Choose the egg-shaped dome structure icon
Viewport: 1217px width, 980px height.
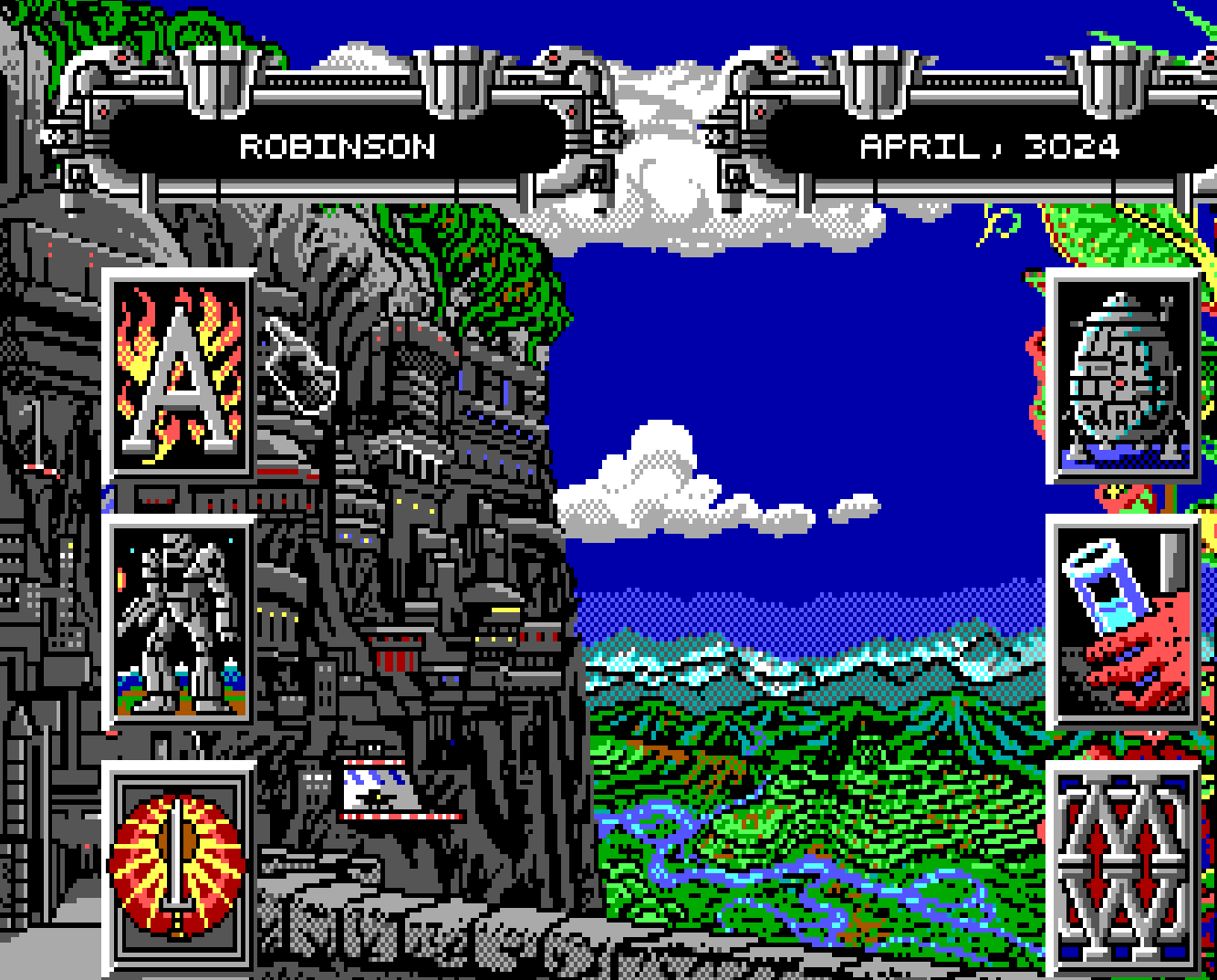click(x=1124, y=375)
